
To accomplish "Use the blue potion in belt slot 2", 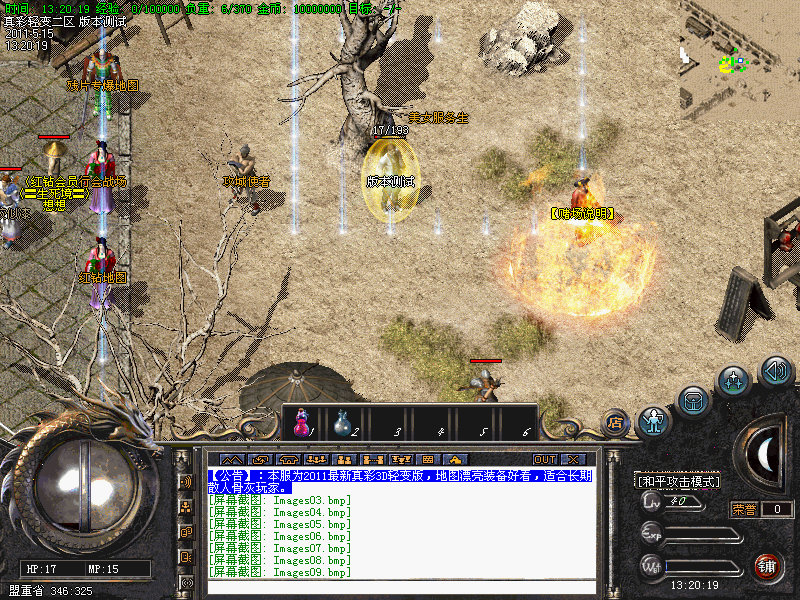I will [x=343, y=424].
